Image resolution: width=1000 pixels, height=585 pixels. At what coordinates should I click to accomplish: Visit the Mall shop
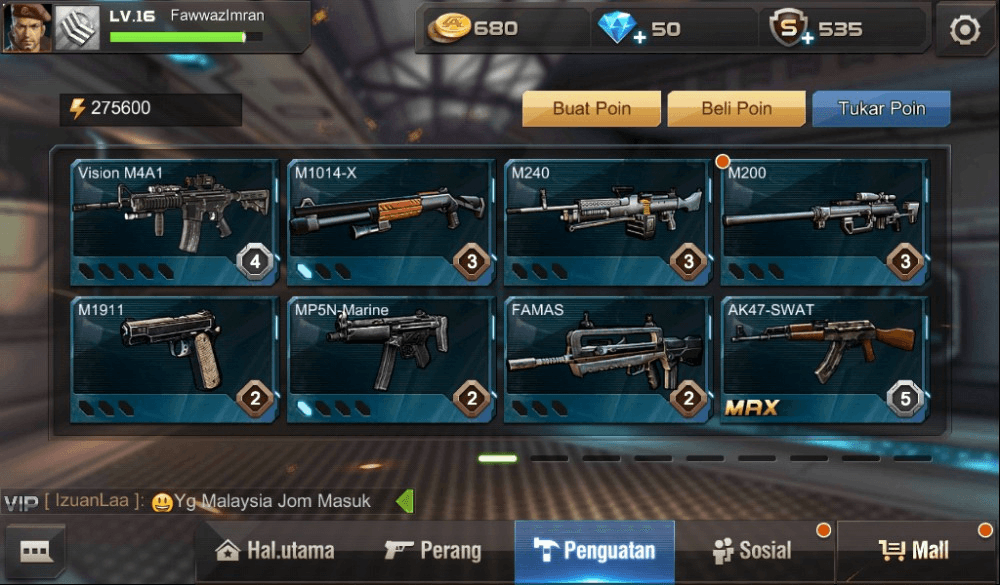point(915,551)
